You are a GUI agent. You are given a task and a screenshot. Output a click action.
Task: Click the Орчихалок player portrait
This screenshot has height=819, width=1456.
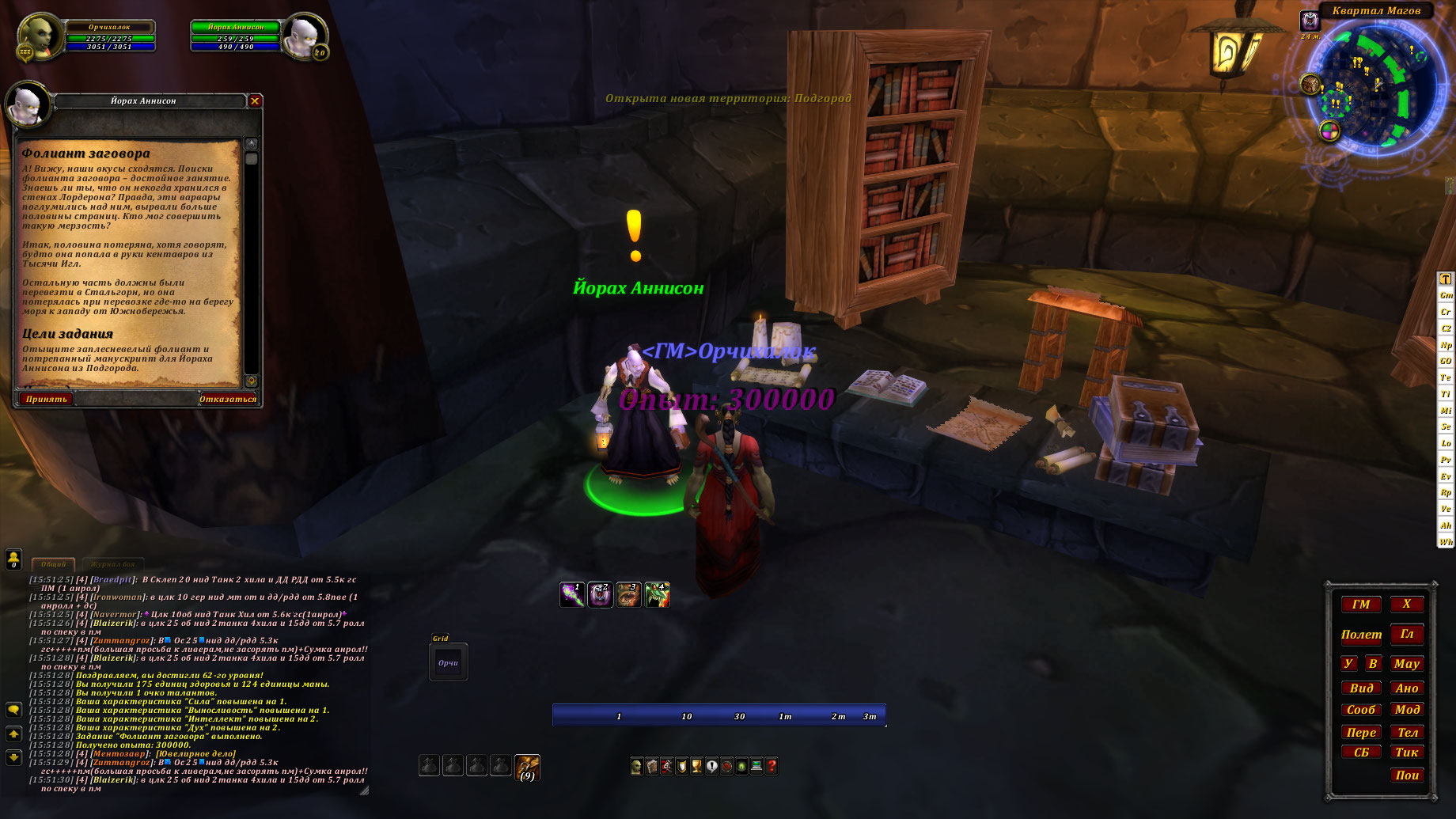[x=39, y=36]
